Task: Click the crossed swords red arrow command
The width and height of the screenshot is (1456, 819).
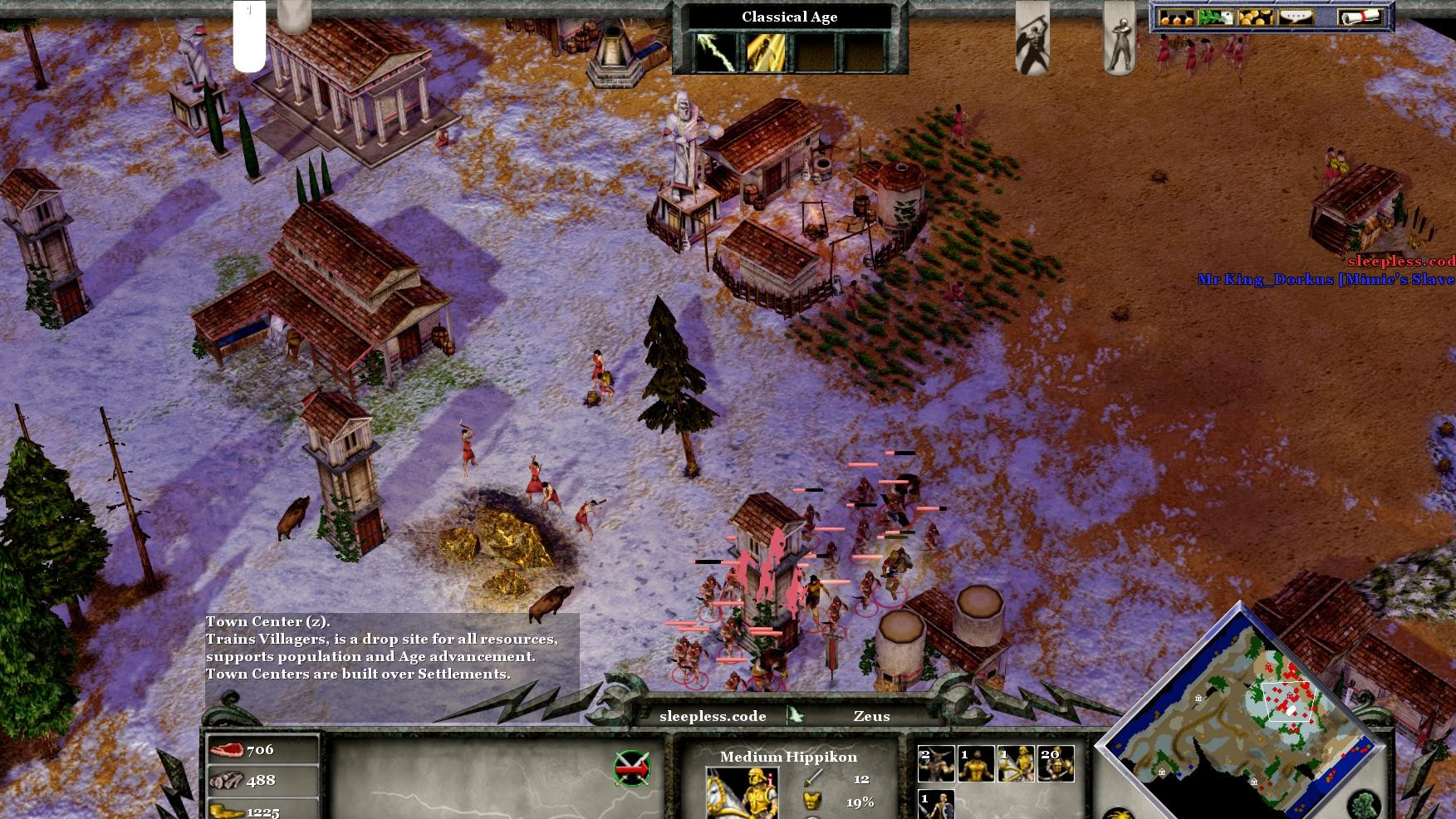Action: click(x=632, y=768)
